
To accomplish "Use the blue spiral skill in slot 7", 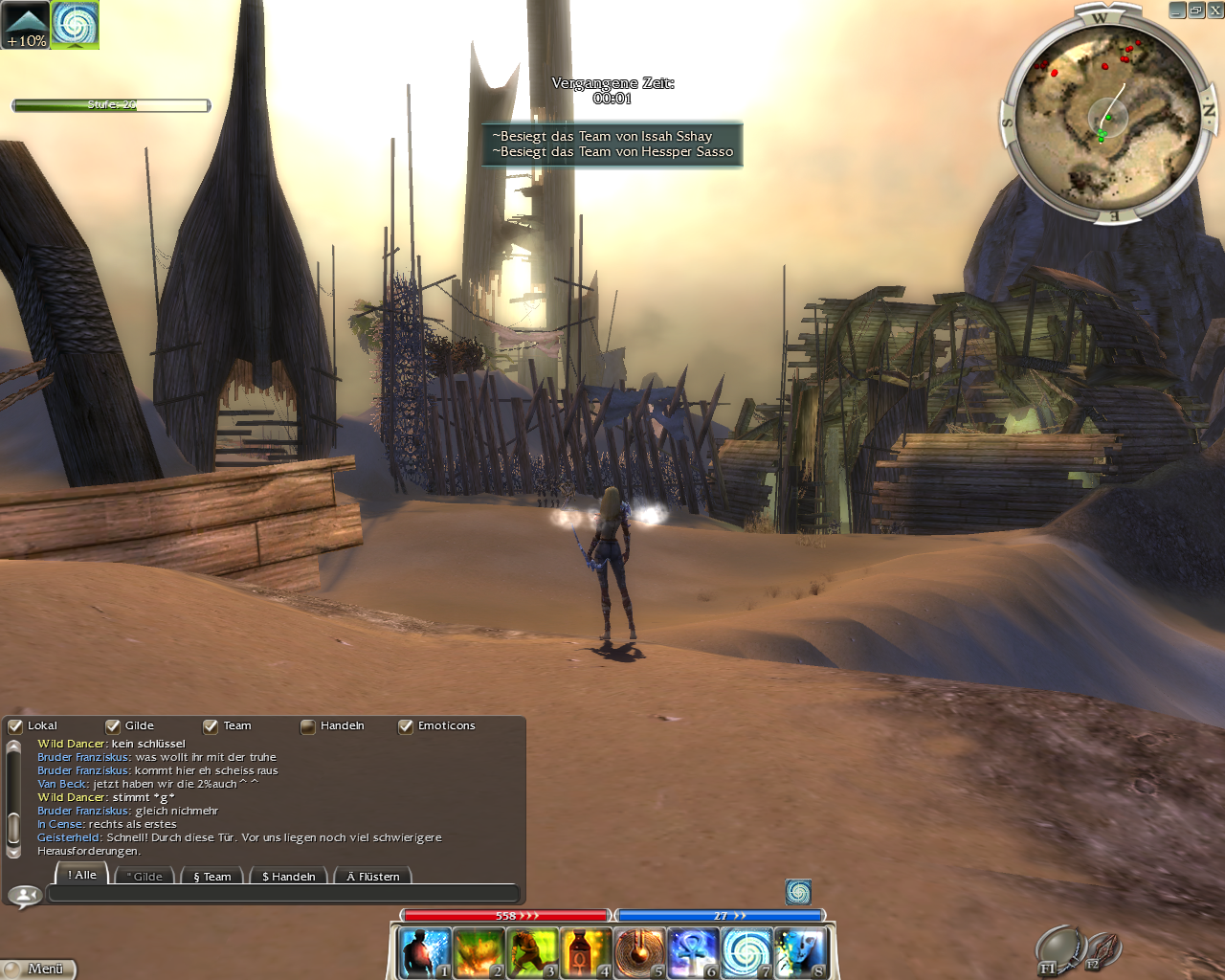I will pos(746,953).
